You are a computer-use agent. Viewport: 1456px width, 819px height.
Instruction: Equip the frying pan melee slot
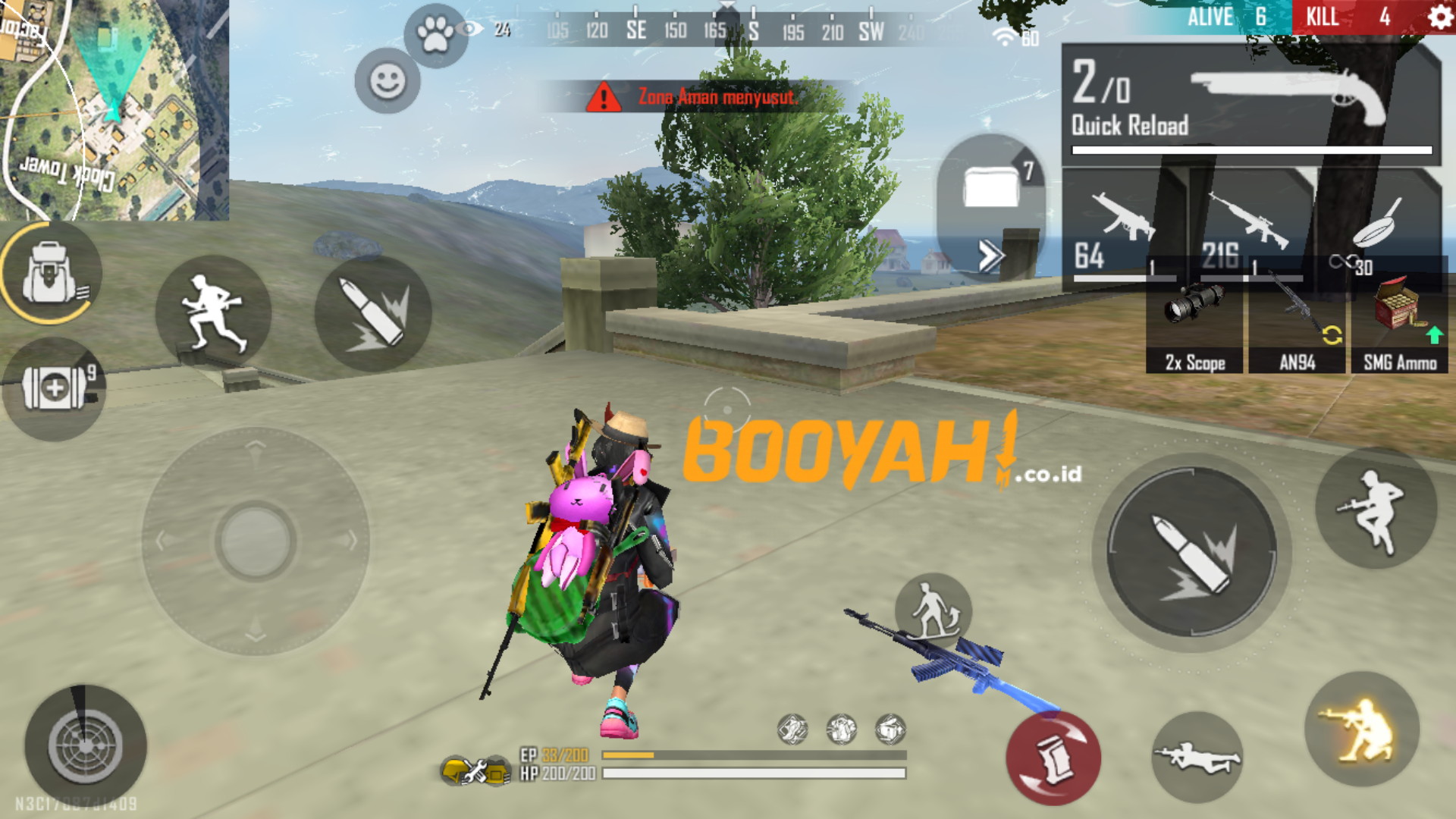pos(1376,227)
